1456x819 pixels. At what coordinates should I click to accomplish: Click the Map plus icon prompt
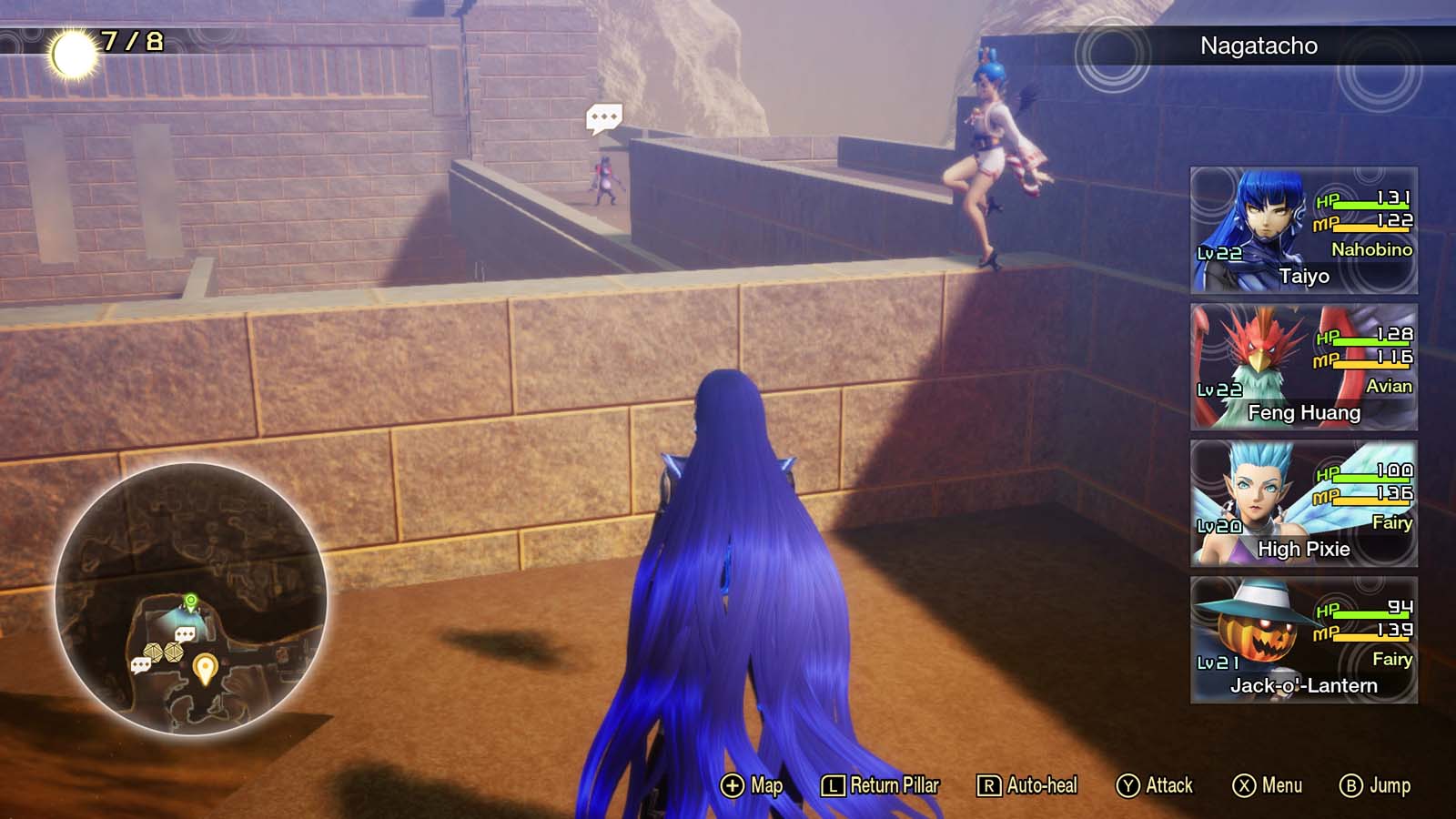(731, 784)
